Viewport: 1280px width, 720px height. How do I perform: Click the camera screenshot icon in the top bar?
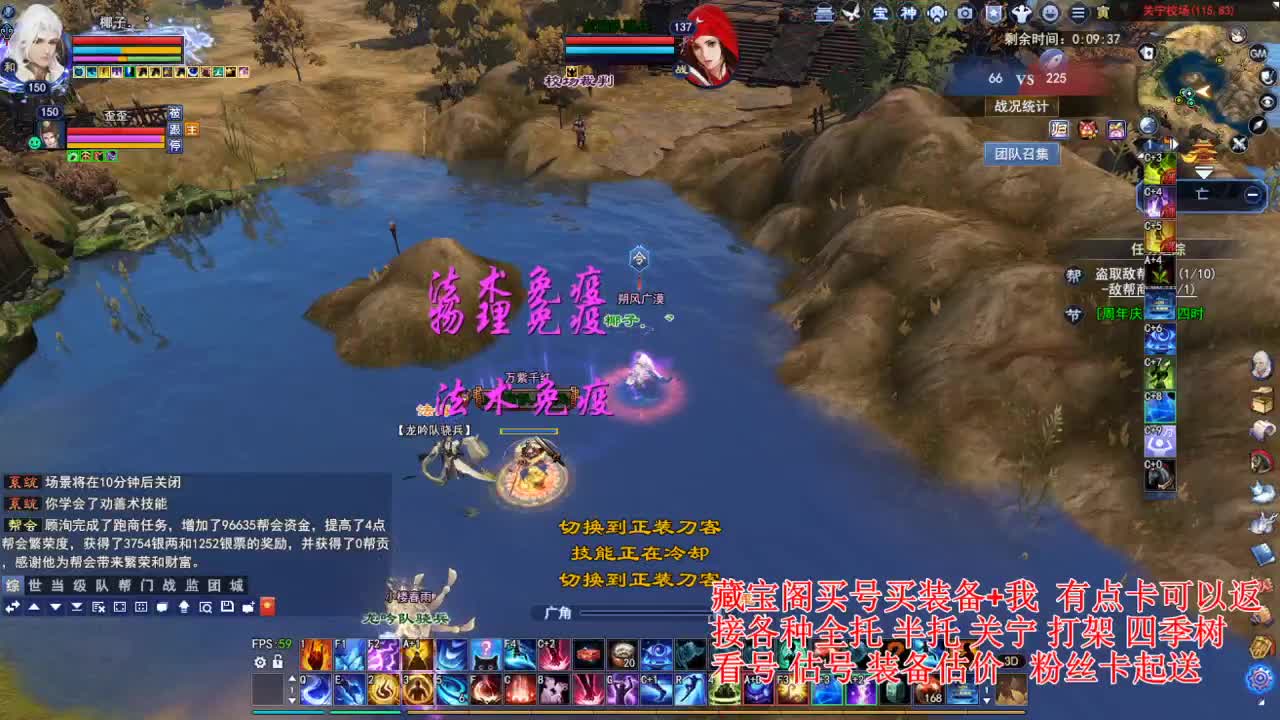pos(964,13)
